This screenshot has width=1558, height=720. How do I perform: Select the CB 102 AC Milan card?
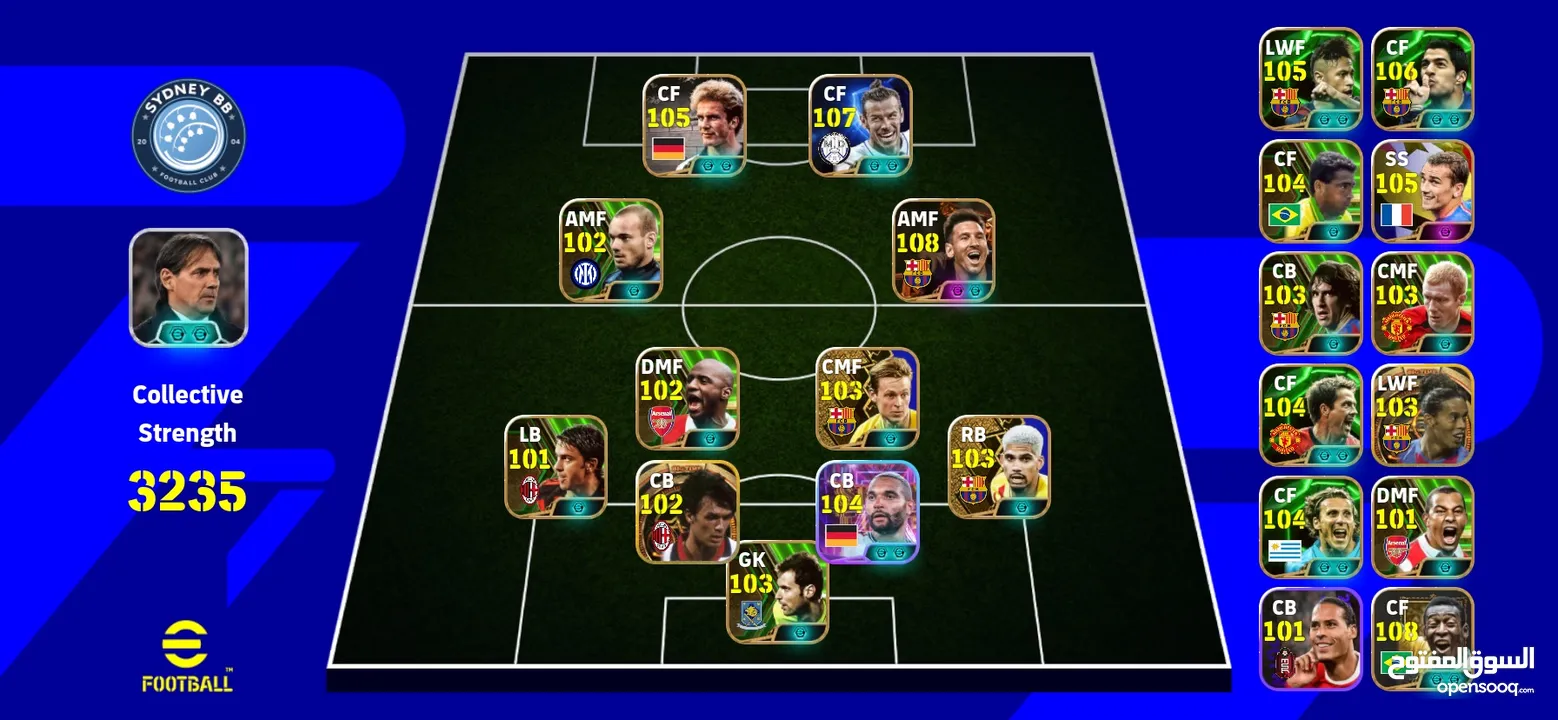coord(687,512)
